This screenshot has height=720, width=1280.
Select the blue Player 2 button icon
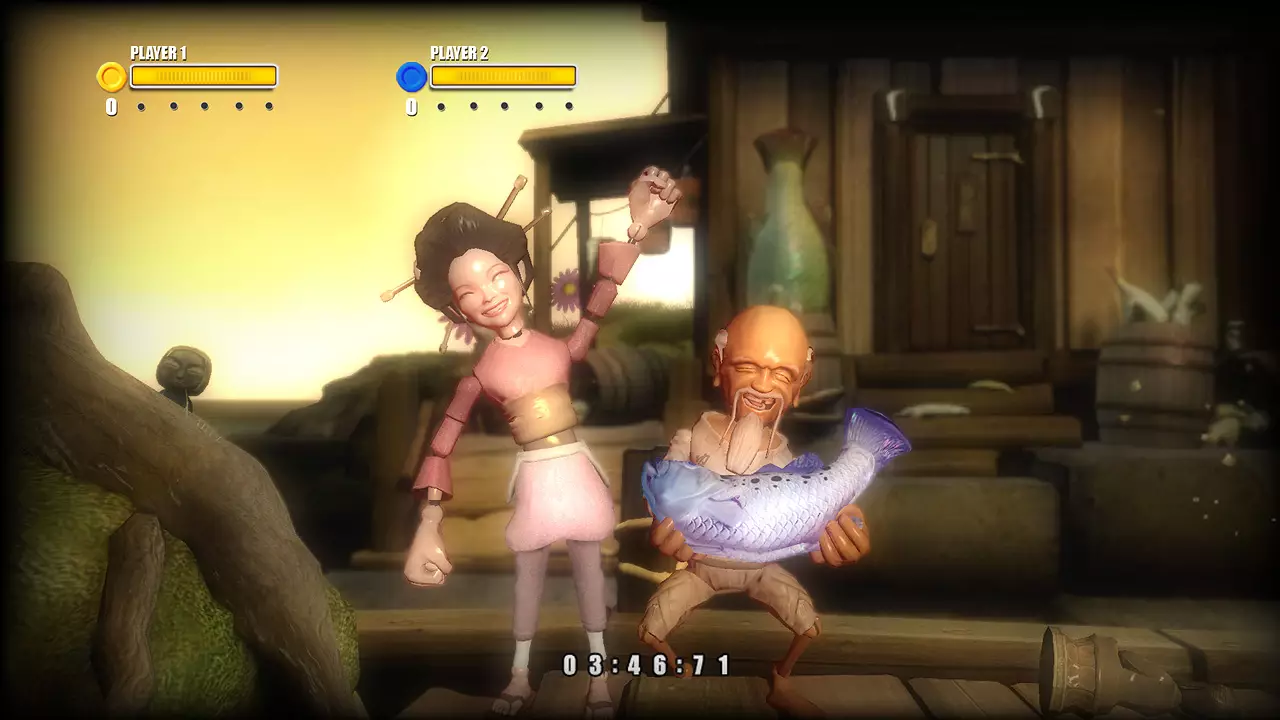410,76
